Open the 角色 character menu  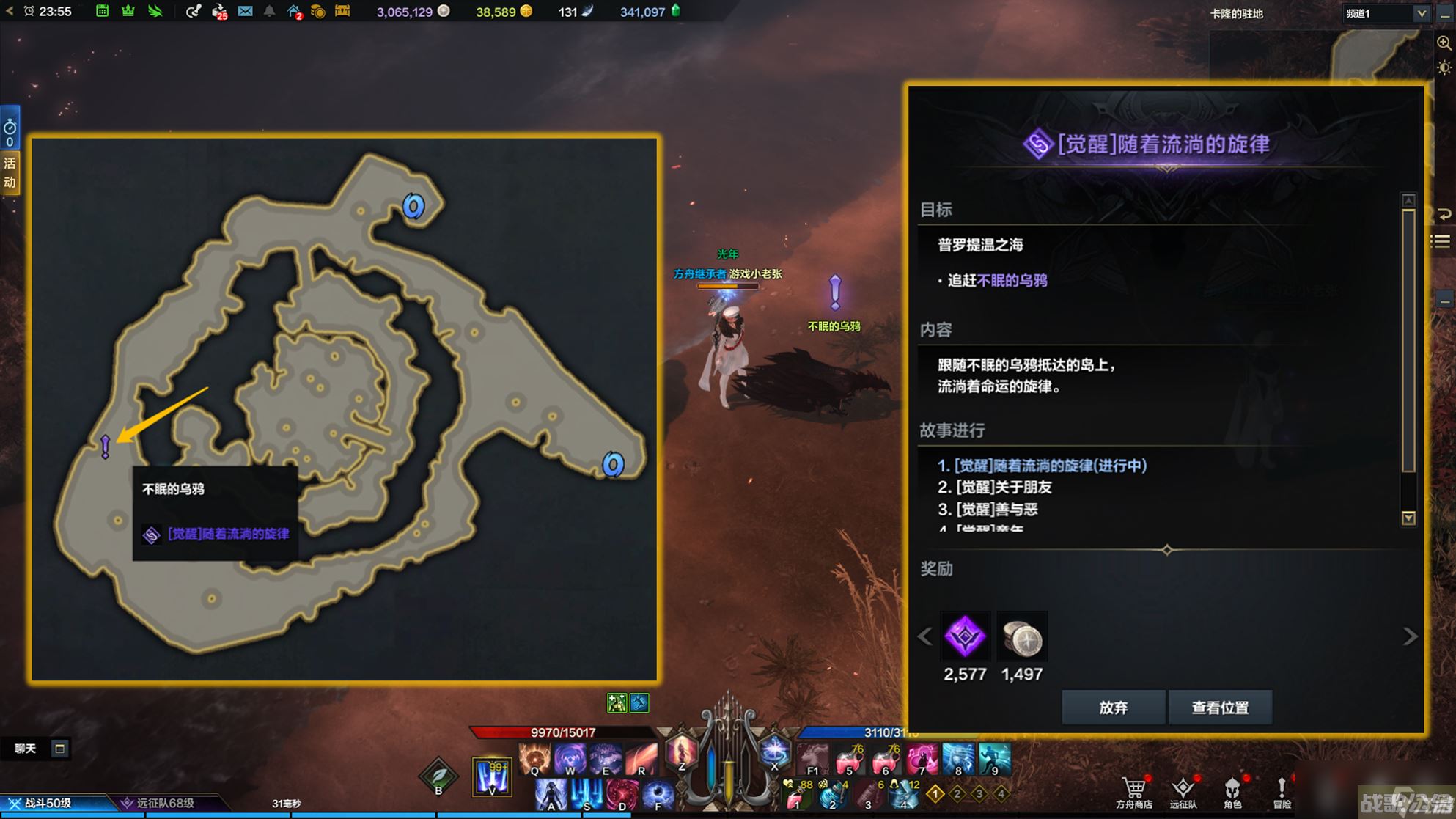pos(1232,793)
